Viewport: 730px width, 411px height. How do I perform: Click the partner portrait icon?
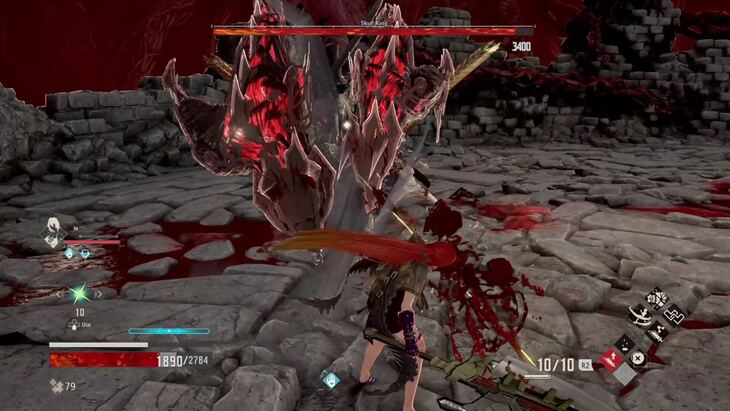50,233
